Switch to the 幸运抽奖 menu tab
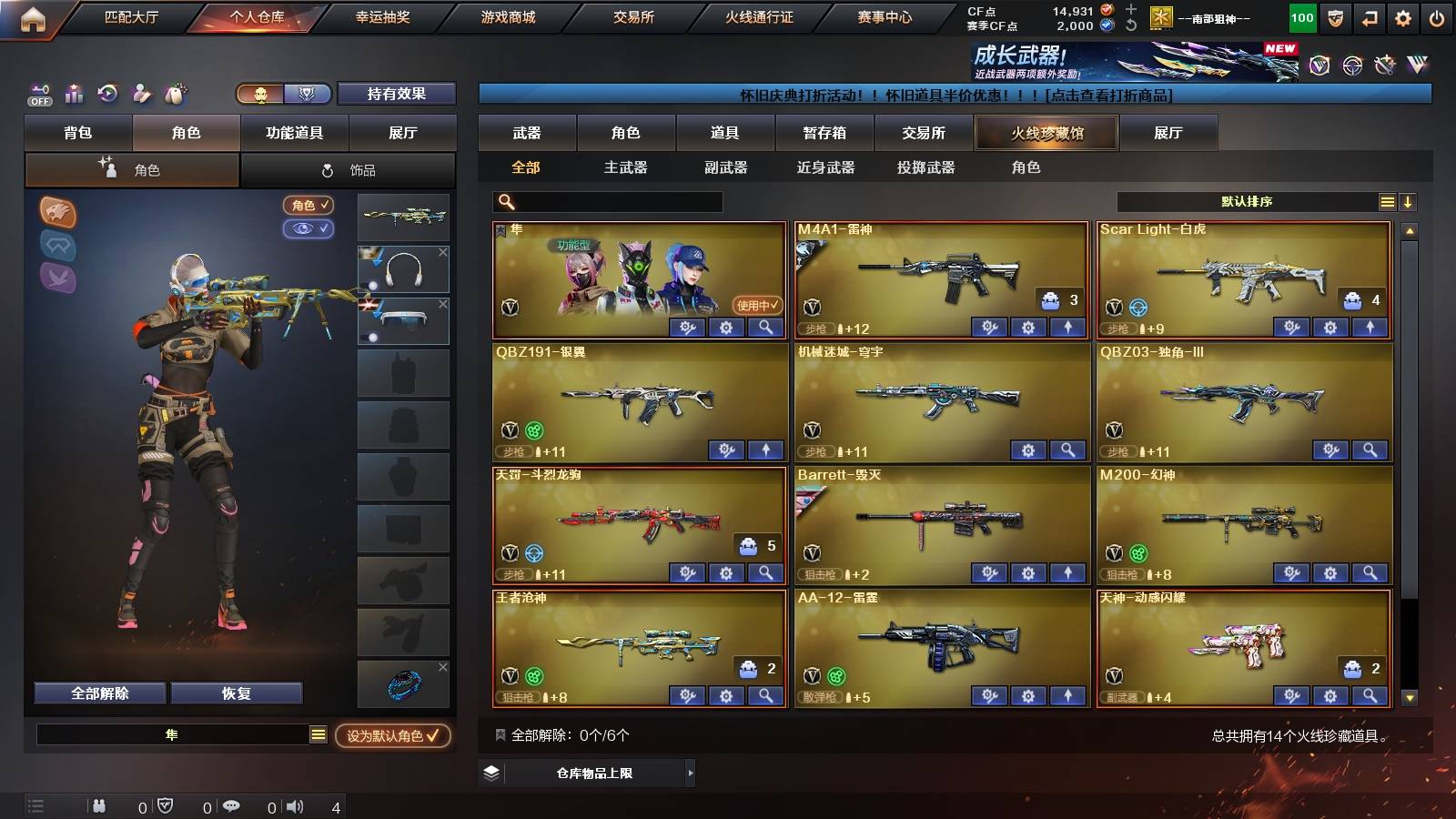 coord(383,16)
